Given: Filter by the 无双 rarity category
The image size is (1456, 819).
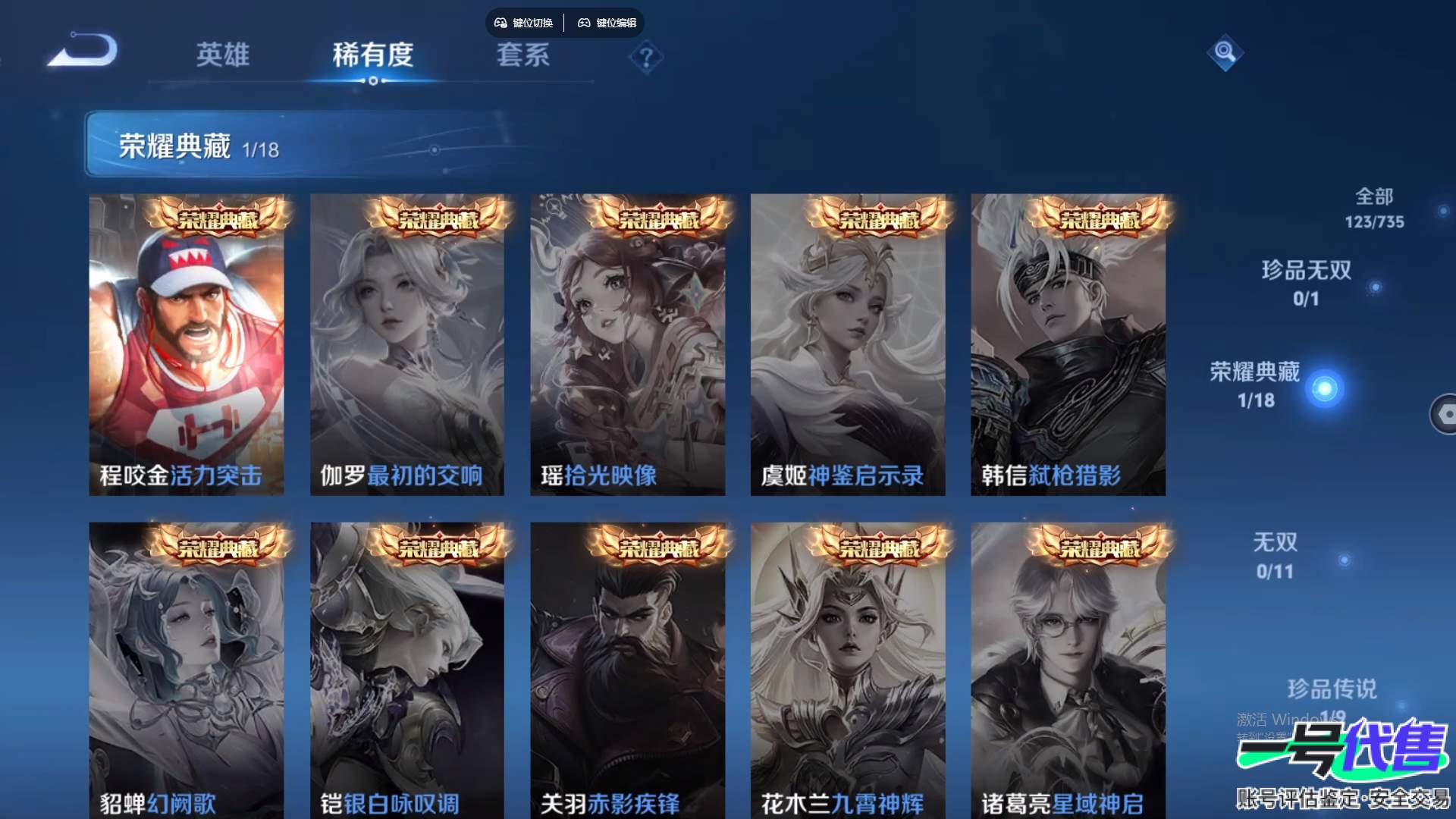Looking at the screenshot, I should point(1275,556).
